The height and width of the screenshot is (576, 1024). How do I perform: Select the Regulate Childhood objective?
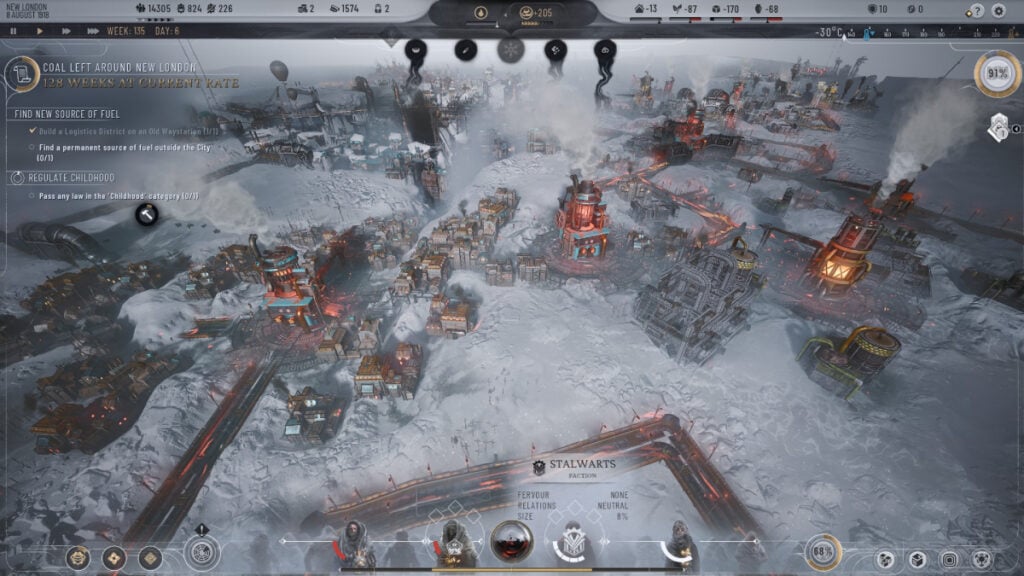66,177
